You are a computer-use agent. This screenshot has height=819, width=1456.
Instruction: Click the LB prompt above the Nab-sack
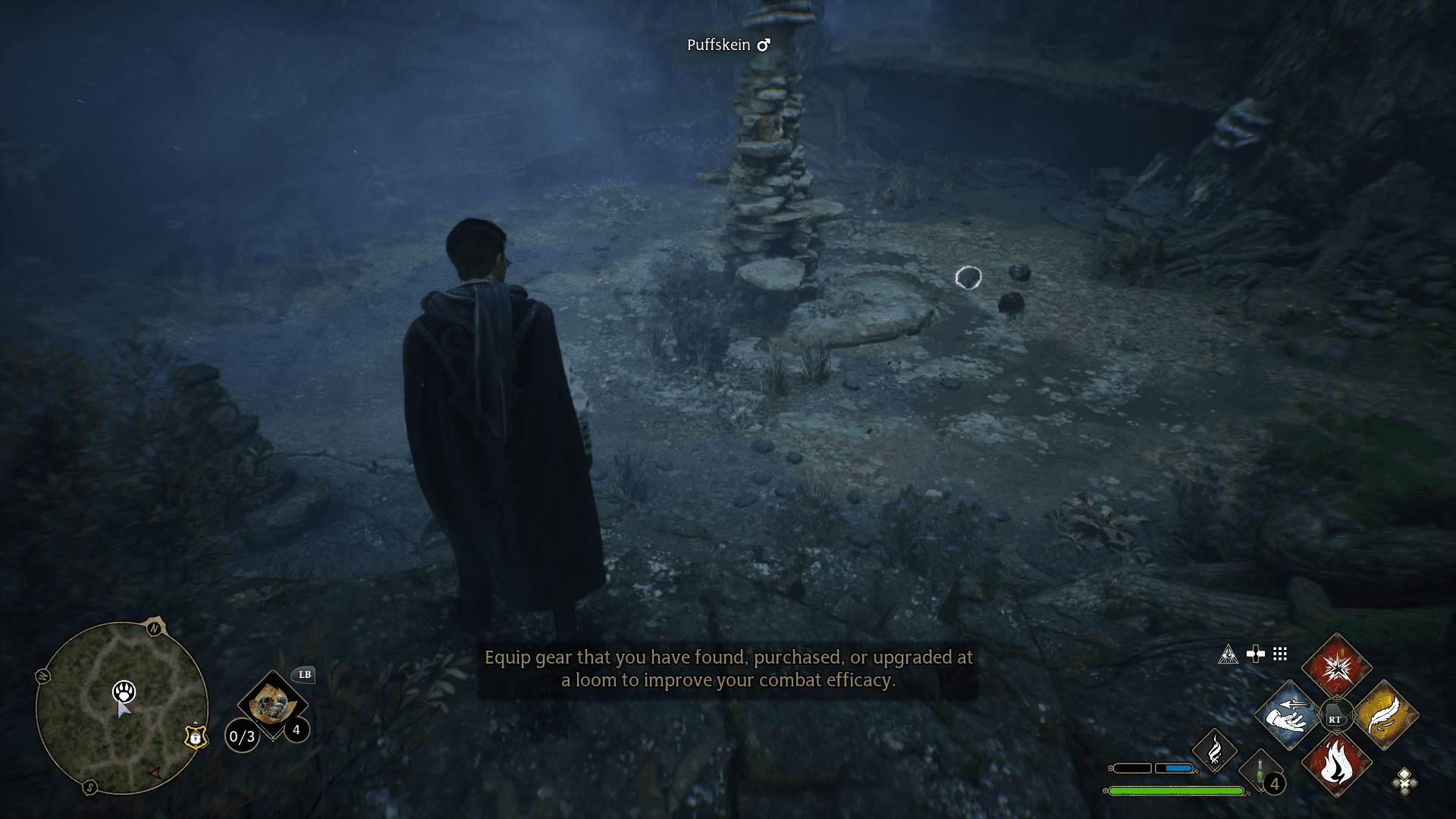tap(305, 675)
